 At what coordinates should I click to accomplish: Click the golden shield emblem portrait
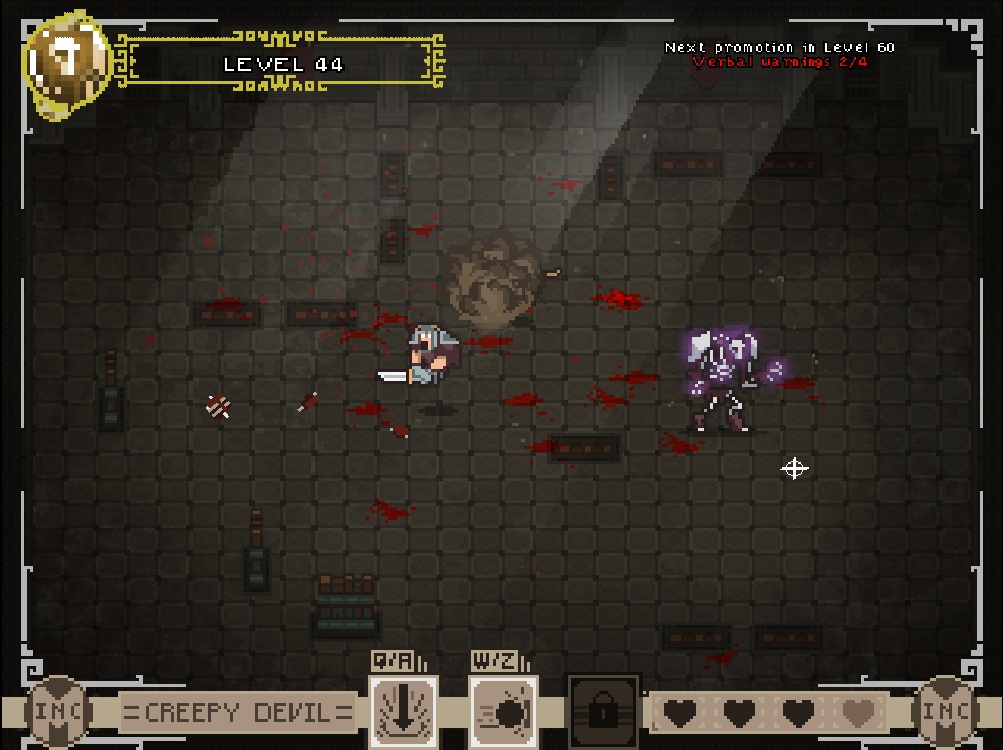tap(68, 63)
